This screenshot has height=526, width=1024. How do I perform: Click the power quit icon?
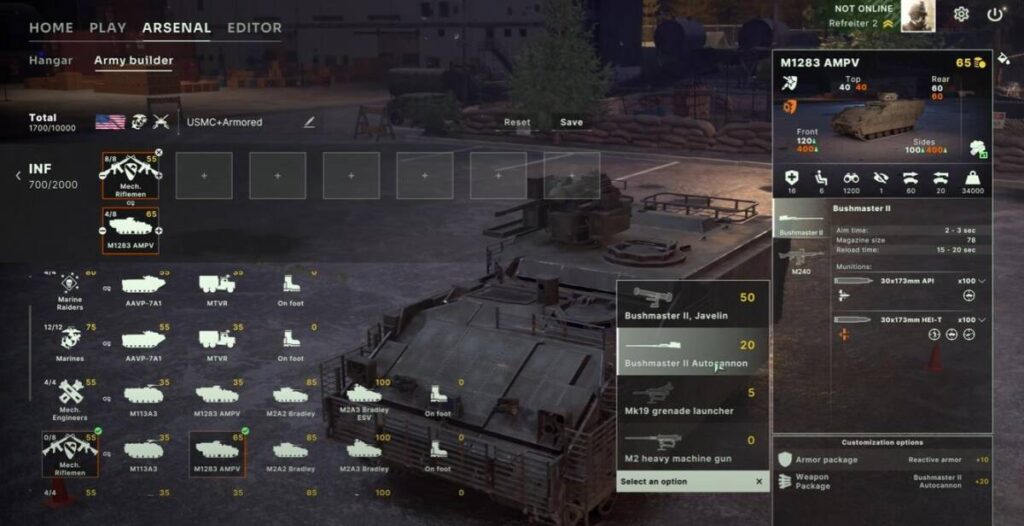[995, 14]
